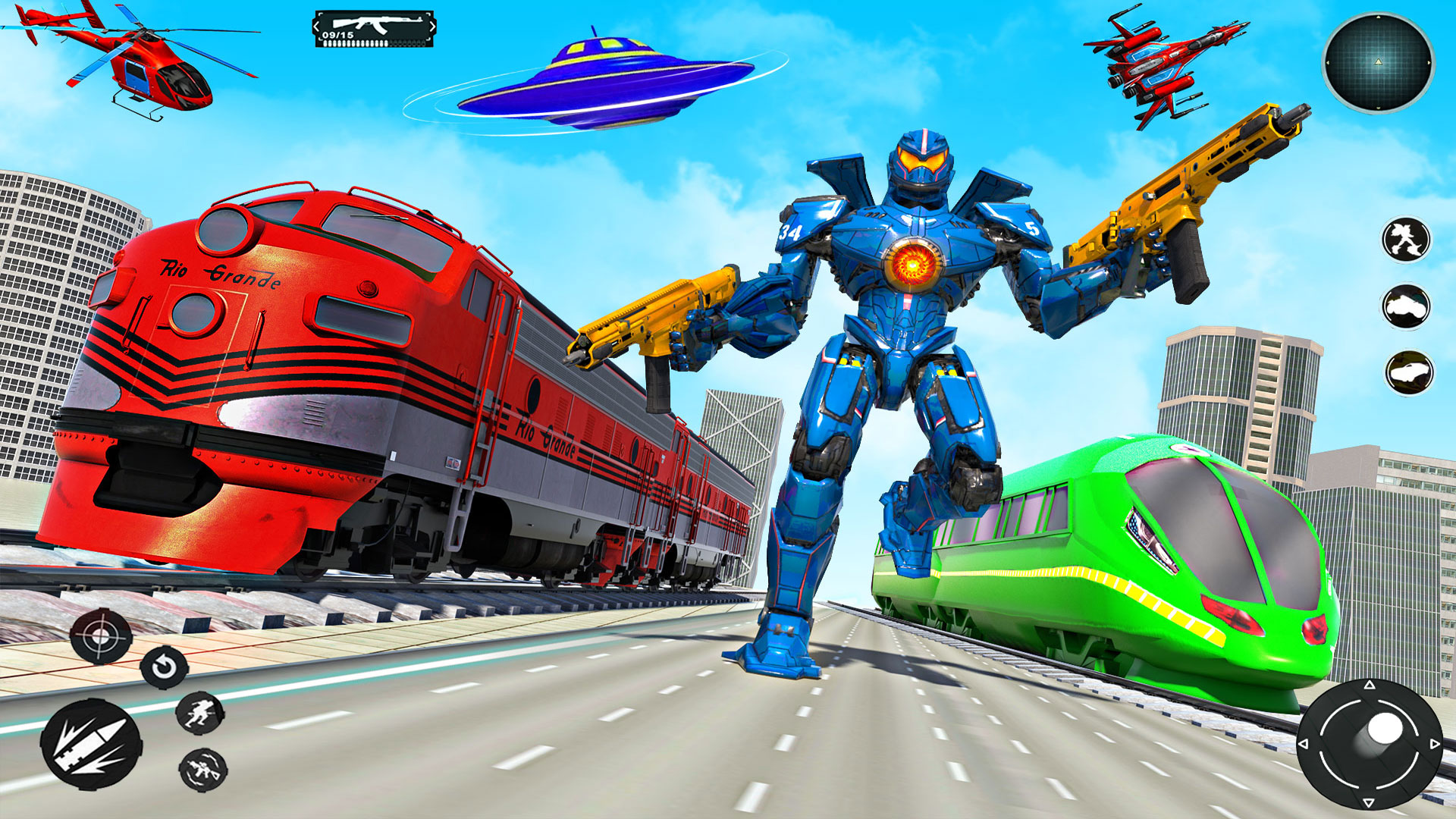The image size is (1456, 819).
Task: Tap the joystick right arrow
Action: pos(1435,745)
